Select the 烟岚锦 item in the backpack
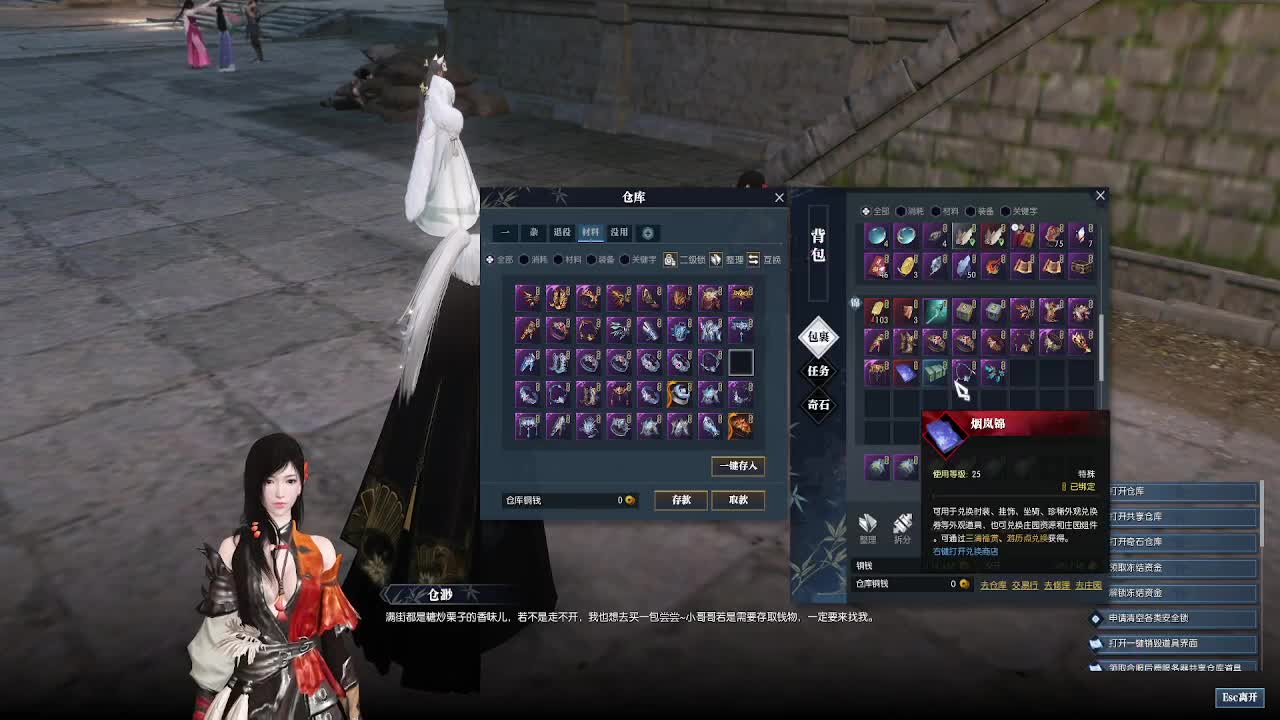The image size is (1280, 720). tap(906, 372)
